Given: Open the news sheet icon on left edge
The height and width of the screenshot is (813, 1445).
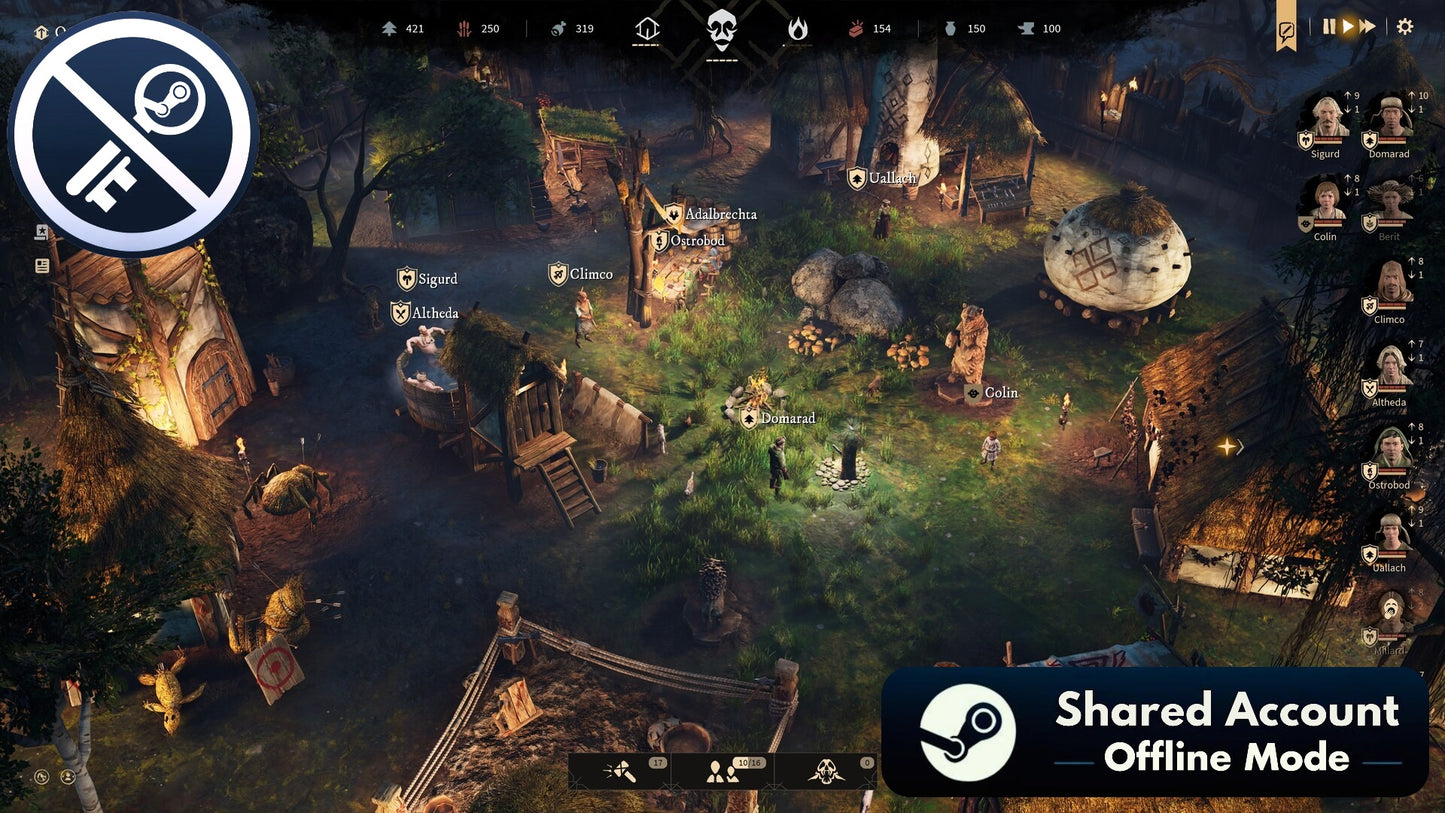Looking at the screenshot, I should click(42, 266).
